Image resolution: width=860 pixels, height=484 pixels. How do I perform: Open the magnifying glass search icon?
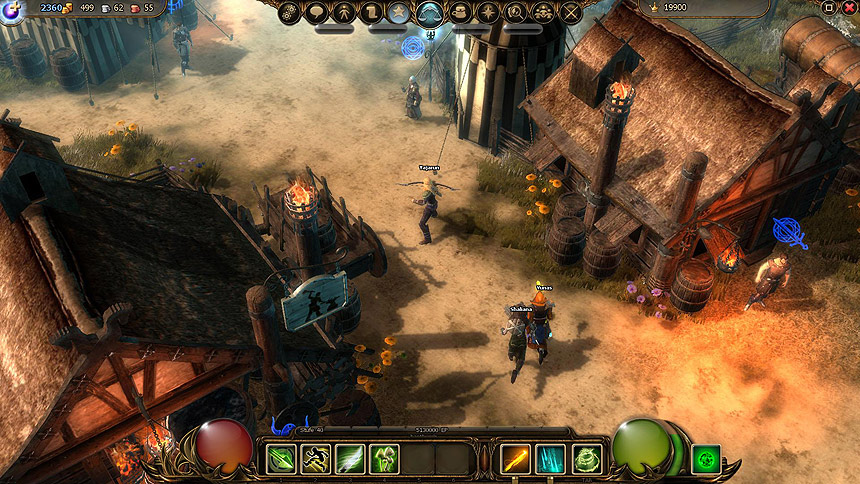coord(516,12)
